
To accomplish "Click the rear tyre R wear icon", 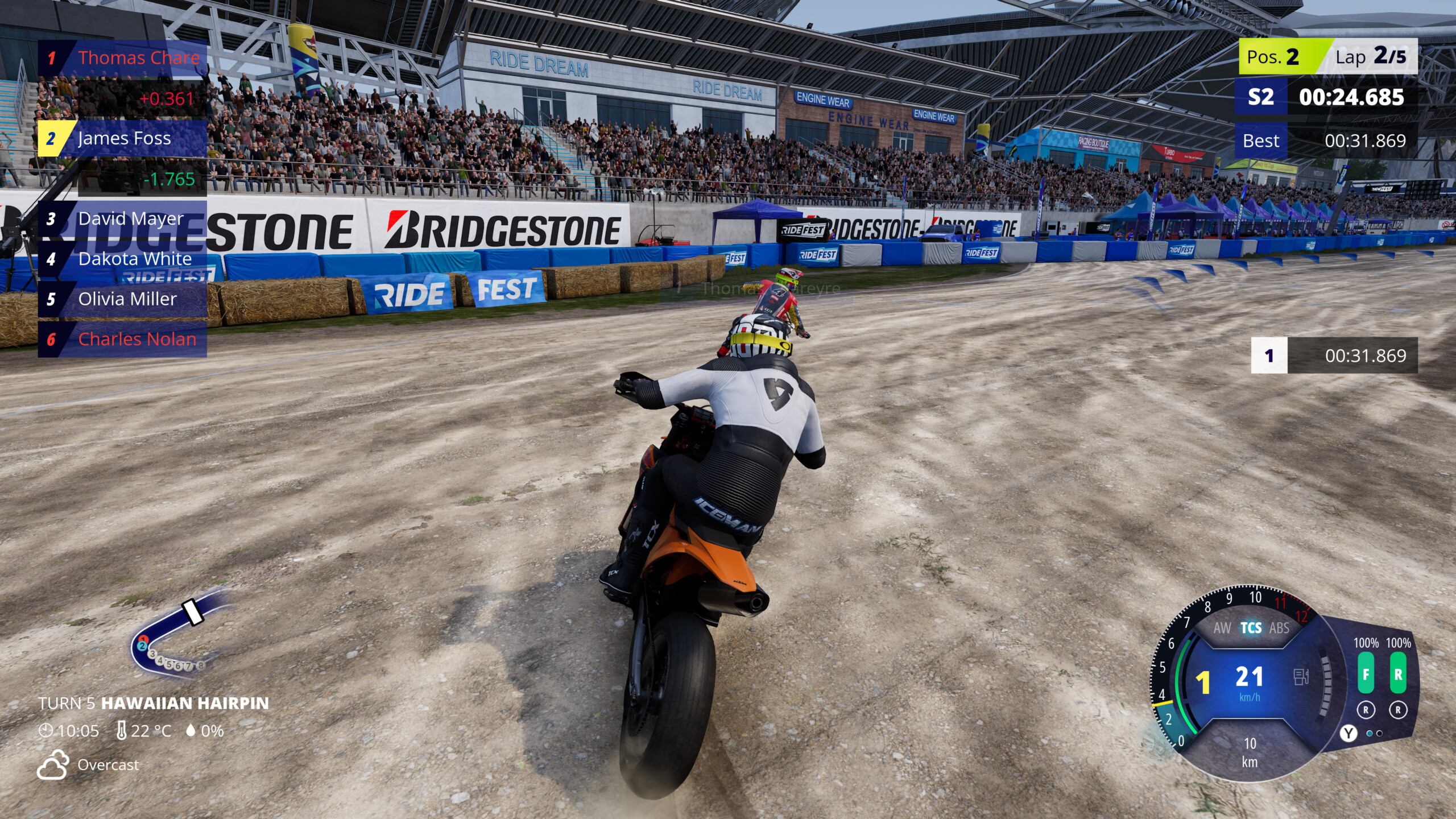I will point(1398,674).
